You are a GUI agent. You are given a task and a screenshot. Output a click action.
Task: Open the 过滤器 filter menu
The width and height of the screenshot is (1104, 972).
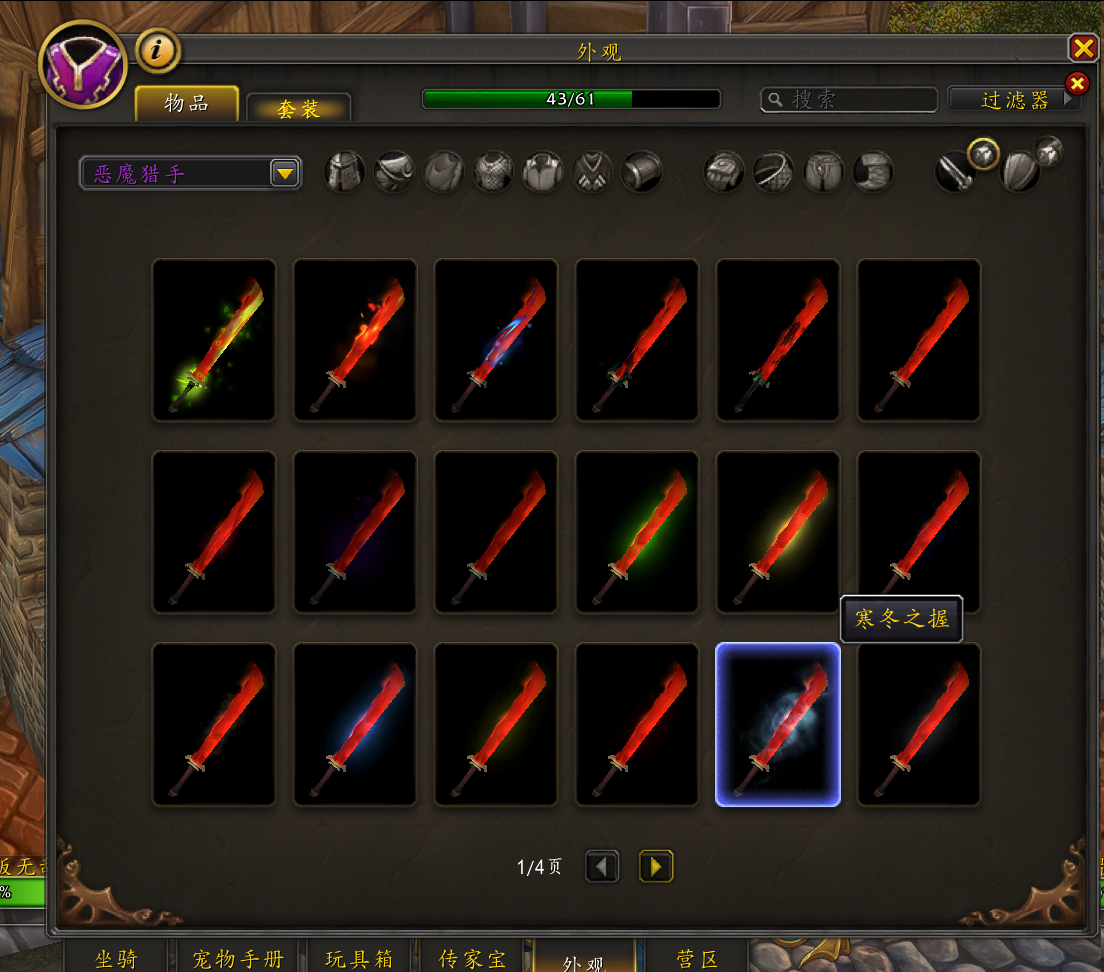tap(1013, 99)
